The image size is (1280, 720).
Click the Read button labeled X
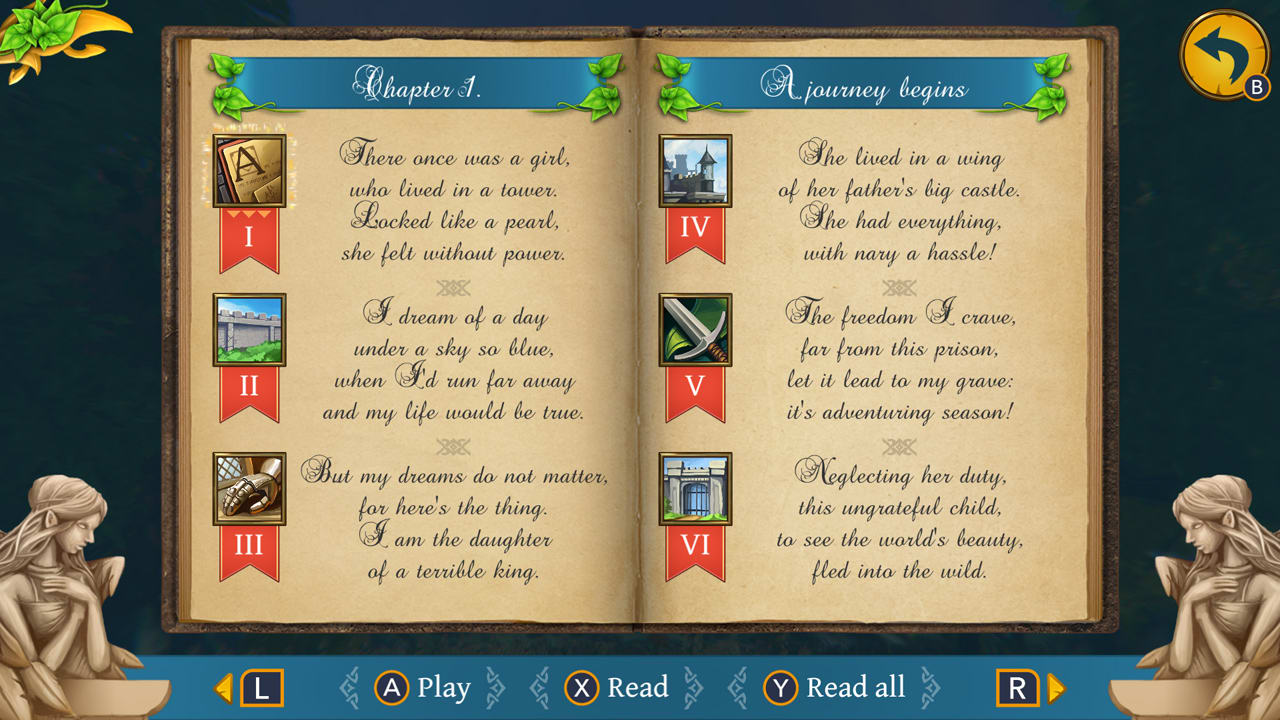[x=615, y=688]
